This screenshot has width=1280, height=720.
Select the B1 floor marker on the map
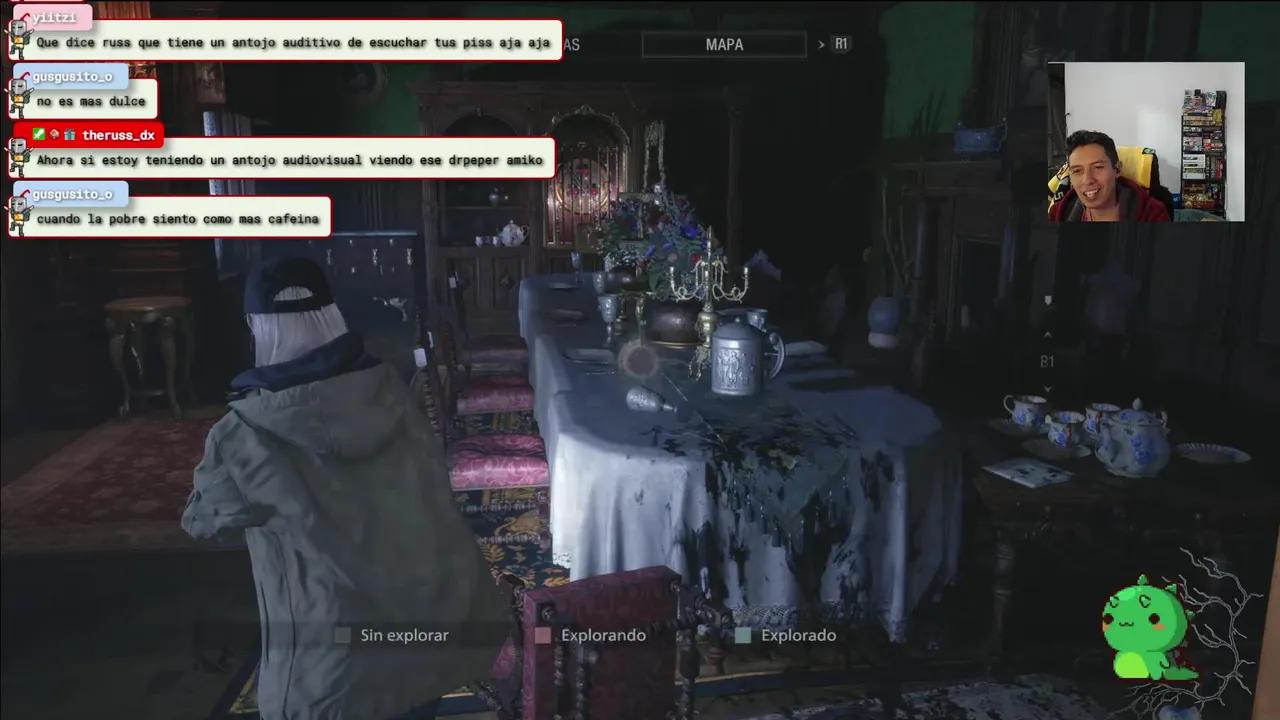1047,363
